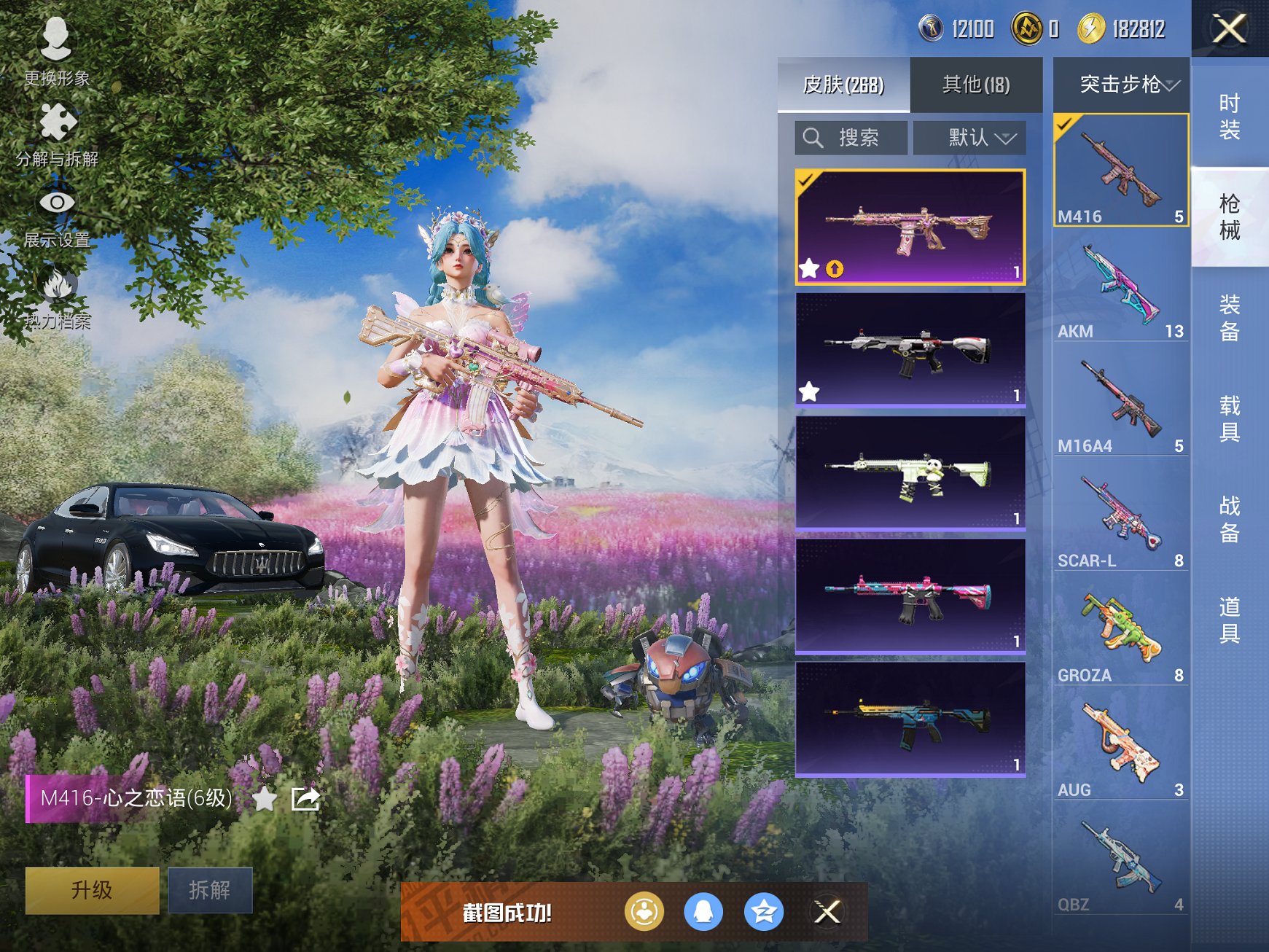Switch to the 皮肤(268) skins tab
The image size is (1269, 952).
pyautogui.click(x=843, y=85)
